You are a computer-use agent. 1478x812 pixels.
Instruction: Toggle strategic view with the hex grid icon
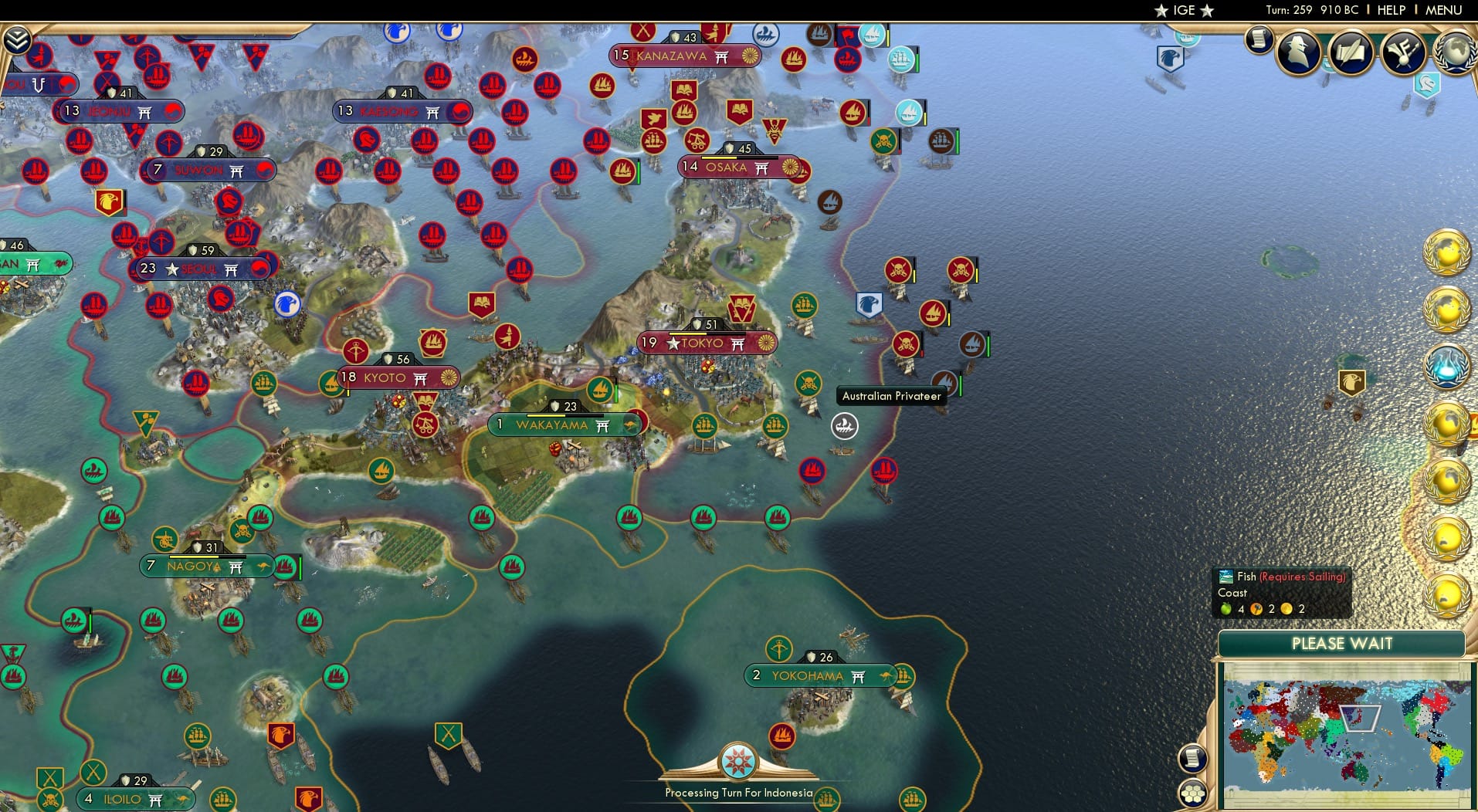pos(1193,793)
